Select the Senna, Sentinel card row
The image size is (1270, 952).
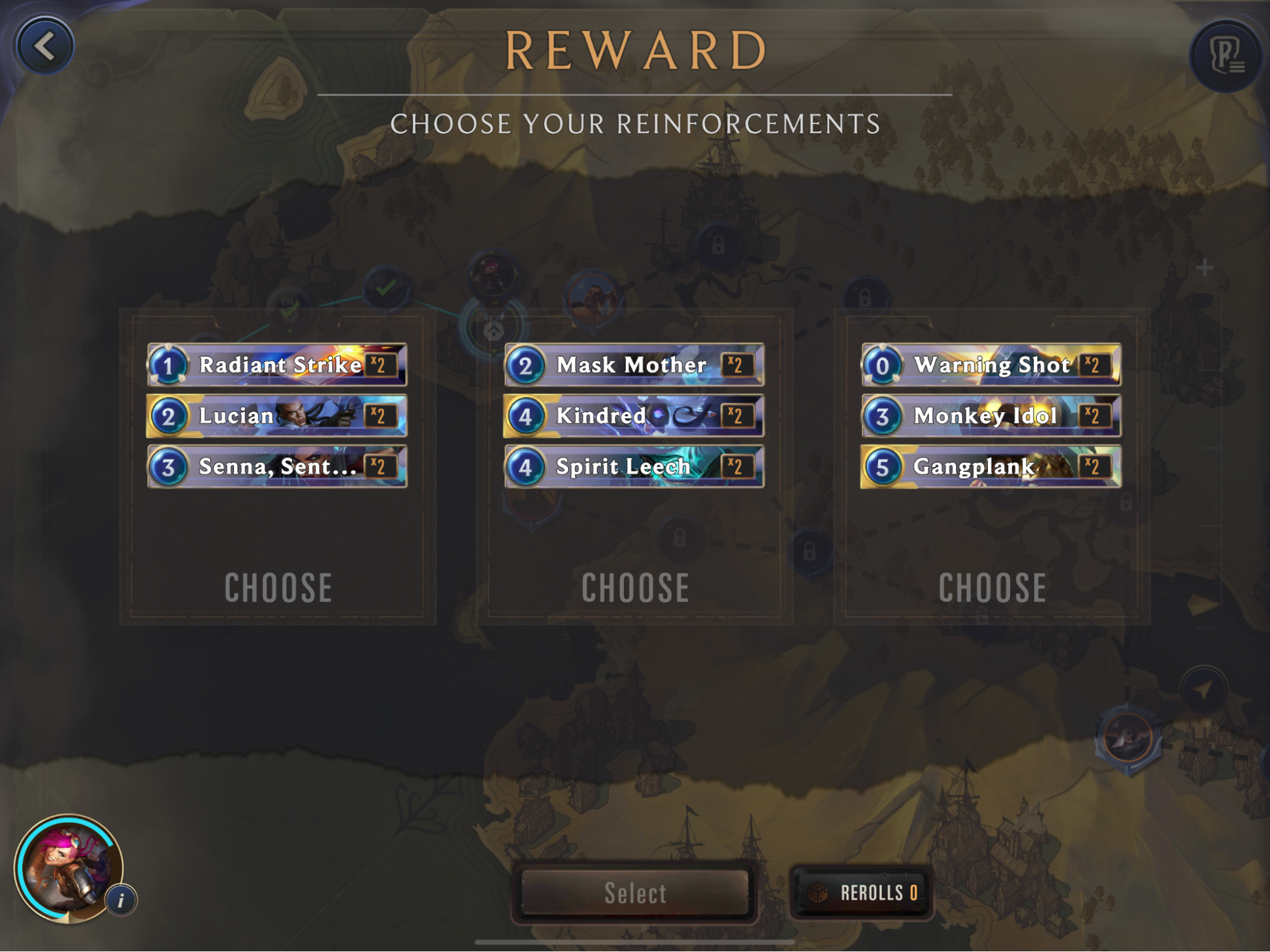tap(277, 467)
